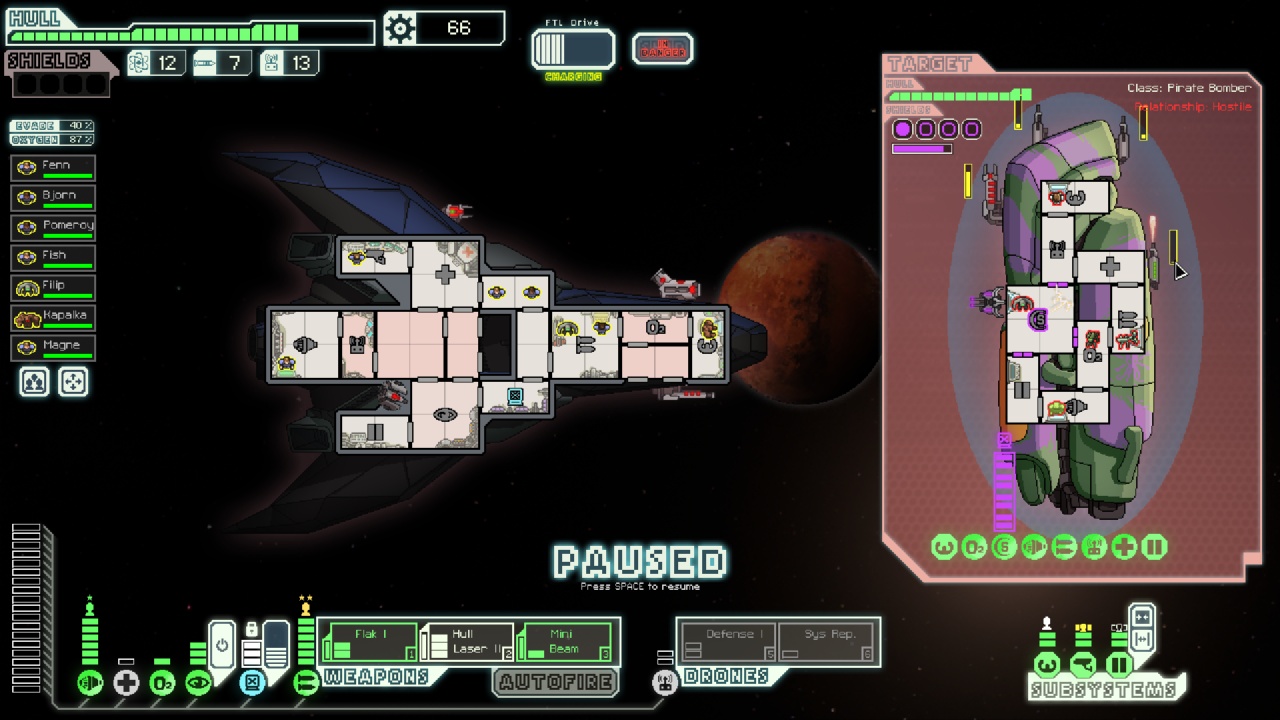This screenshot has height=720, width=1280.
Task: Select crew member Pomeroy
Action: (54, 227)
